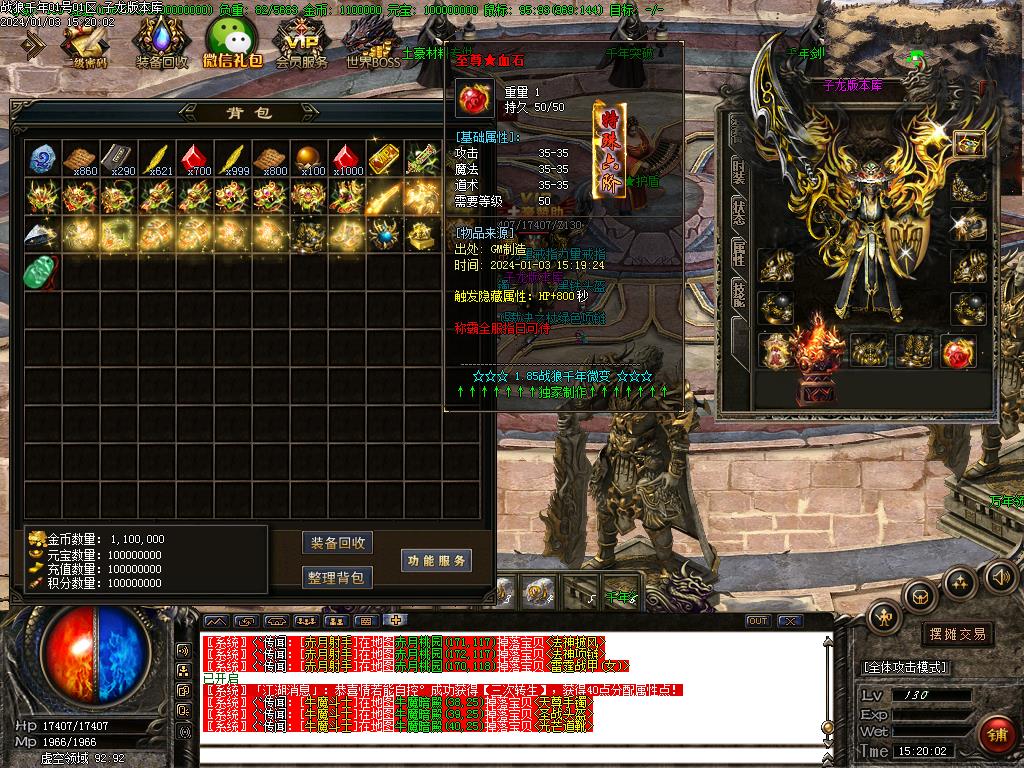
Task: Sort the bag with 整理背包
Action: point(337,577)
